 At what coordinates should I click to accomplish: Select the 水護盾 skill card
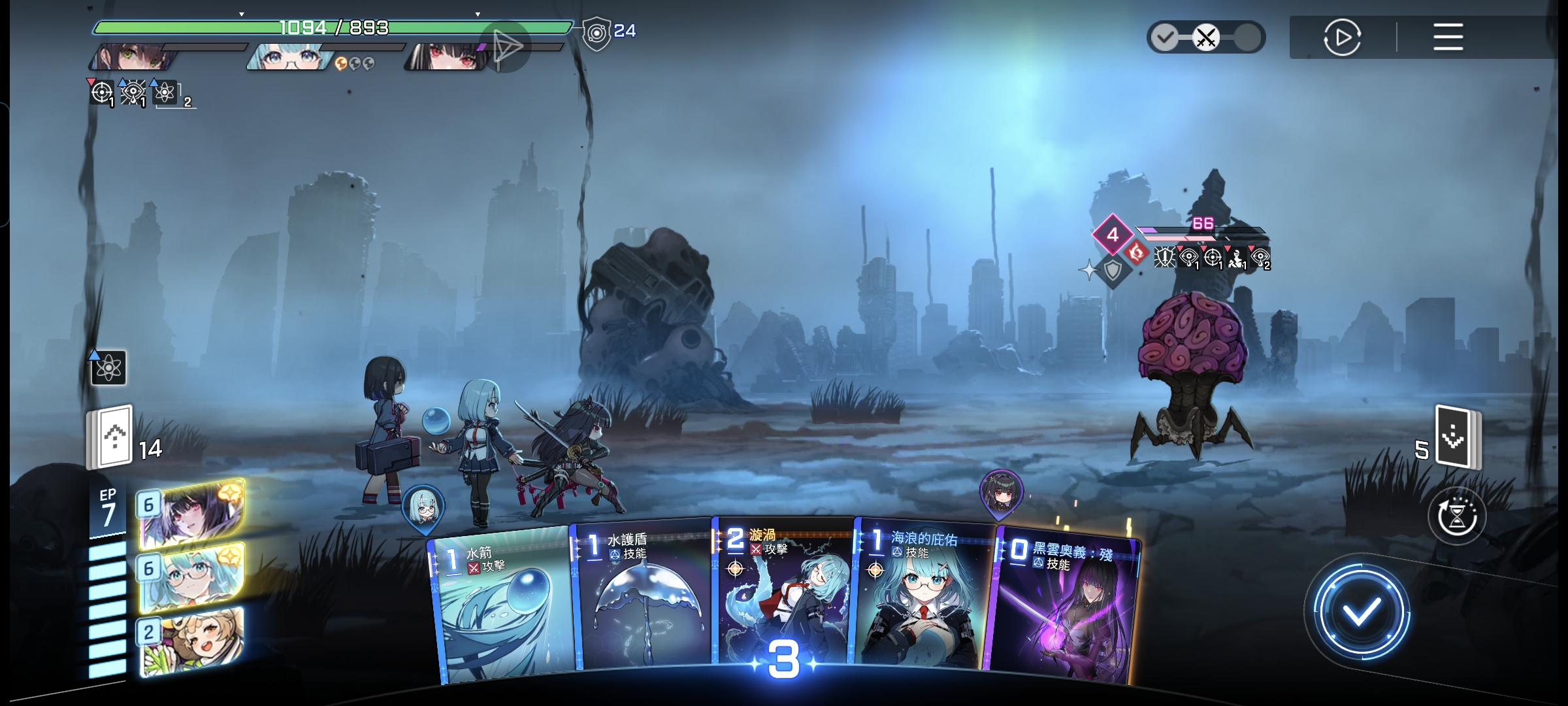644,598
